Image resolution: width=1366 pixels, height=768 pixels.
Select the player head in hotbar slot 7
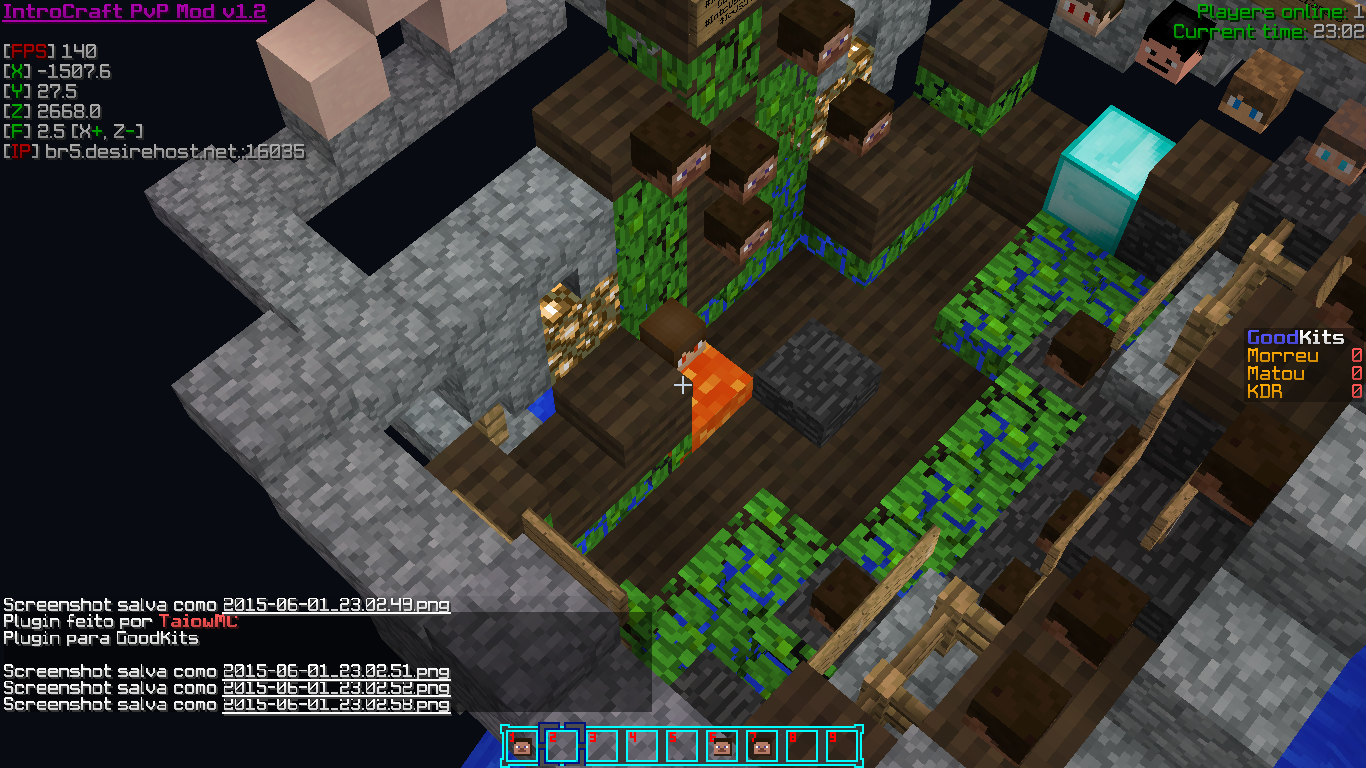pyautogui.click(x=762, y=745)
